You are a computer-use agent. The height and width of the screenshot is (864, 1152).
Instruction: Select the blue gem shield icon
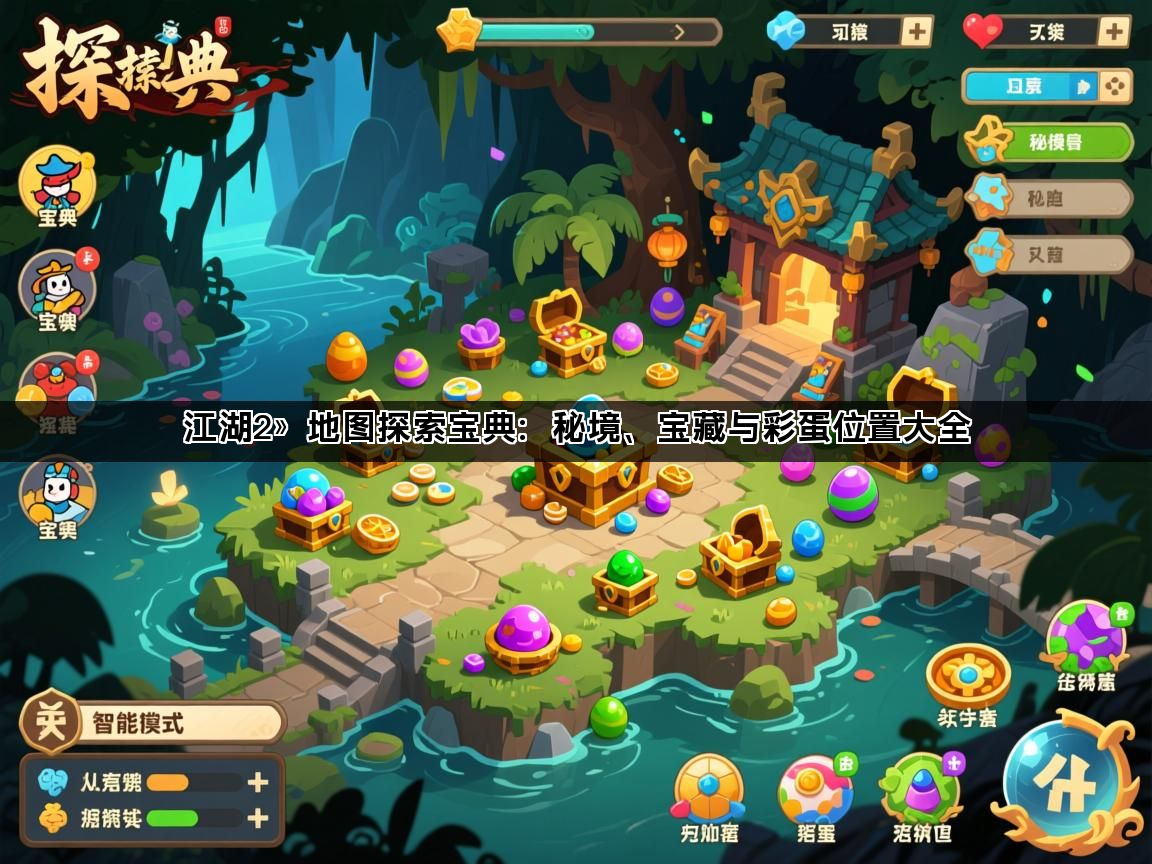(708, 790)
